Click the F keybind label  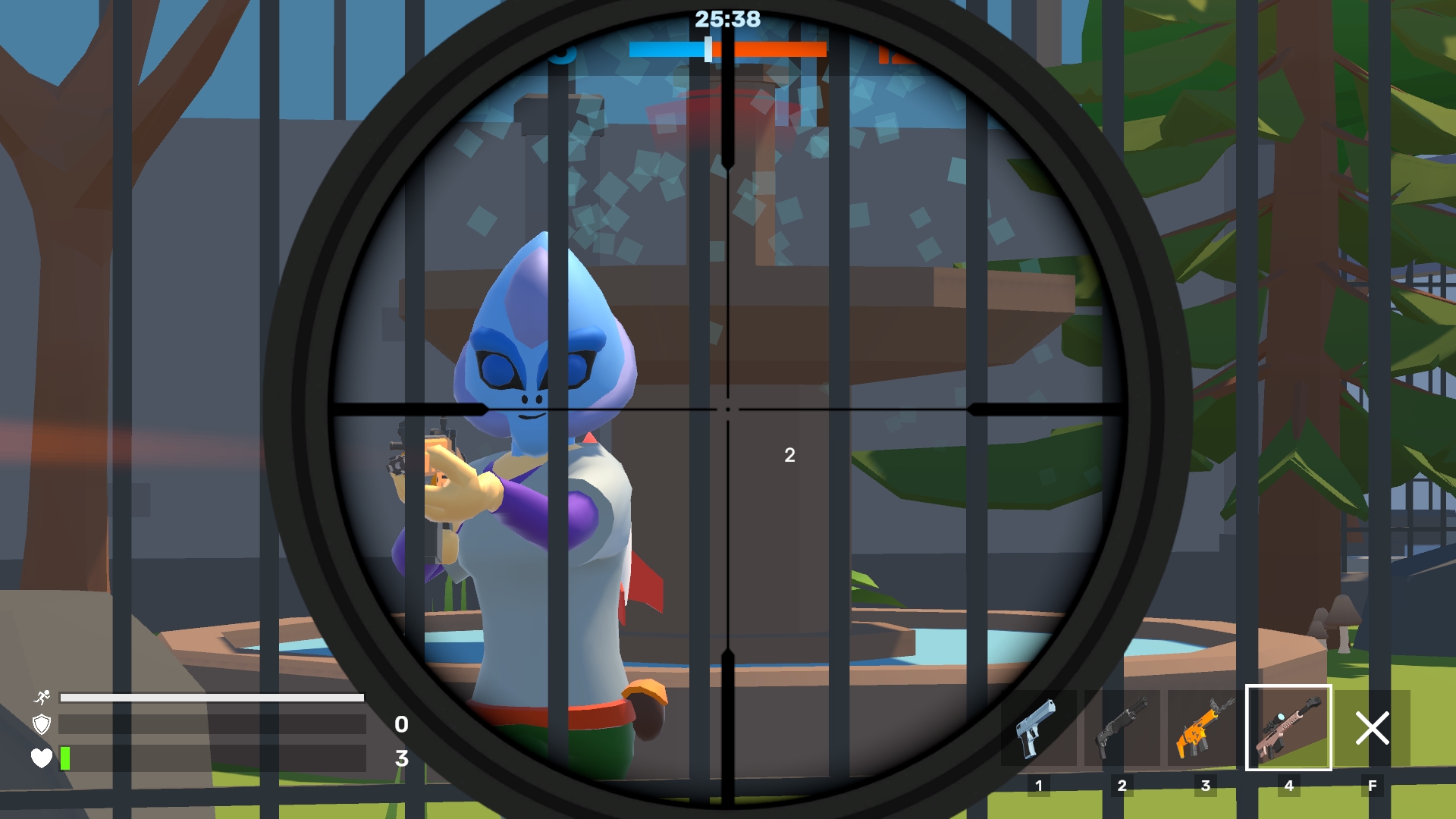(x=1371, y=786)
